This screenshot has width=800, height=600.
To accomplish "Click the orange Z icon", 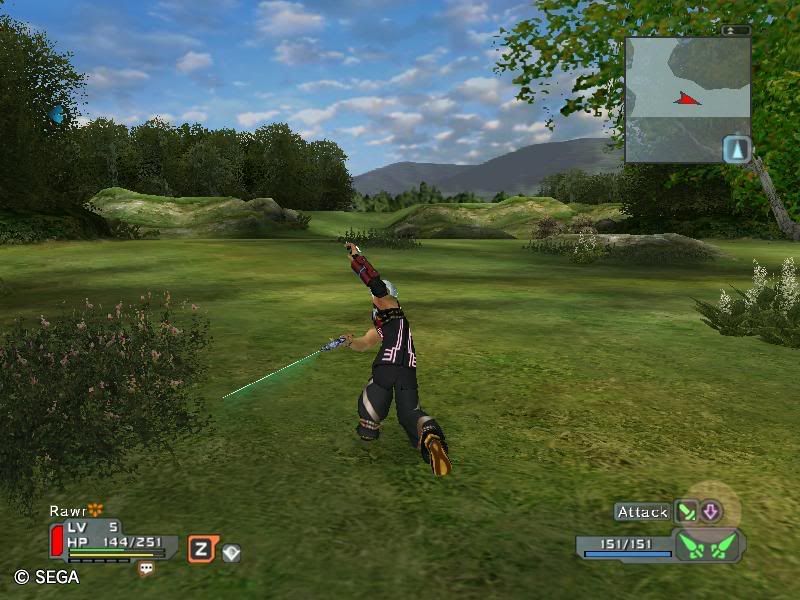I will click(201, 548).
